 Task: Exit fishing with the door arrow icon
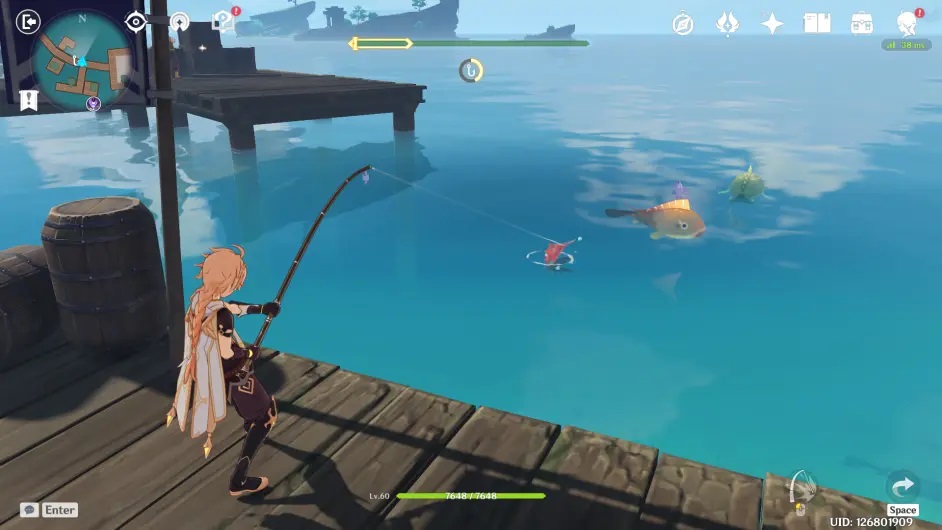click(29, 21)
